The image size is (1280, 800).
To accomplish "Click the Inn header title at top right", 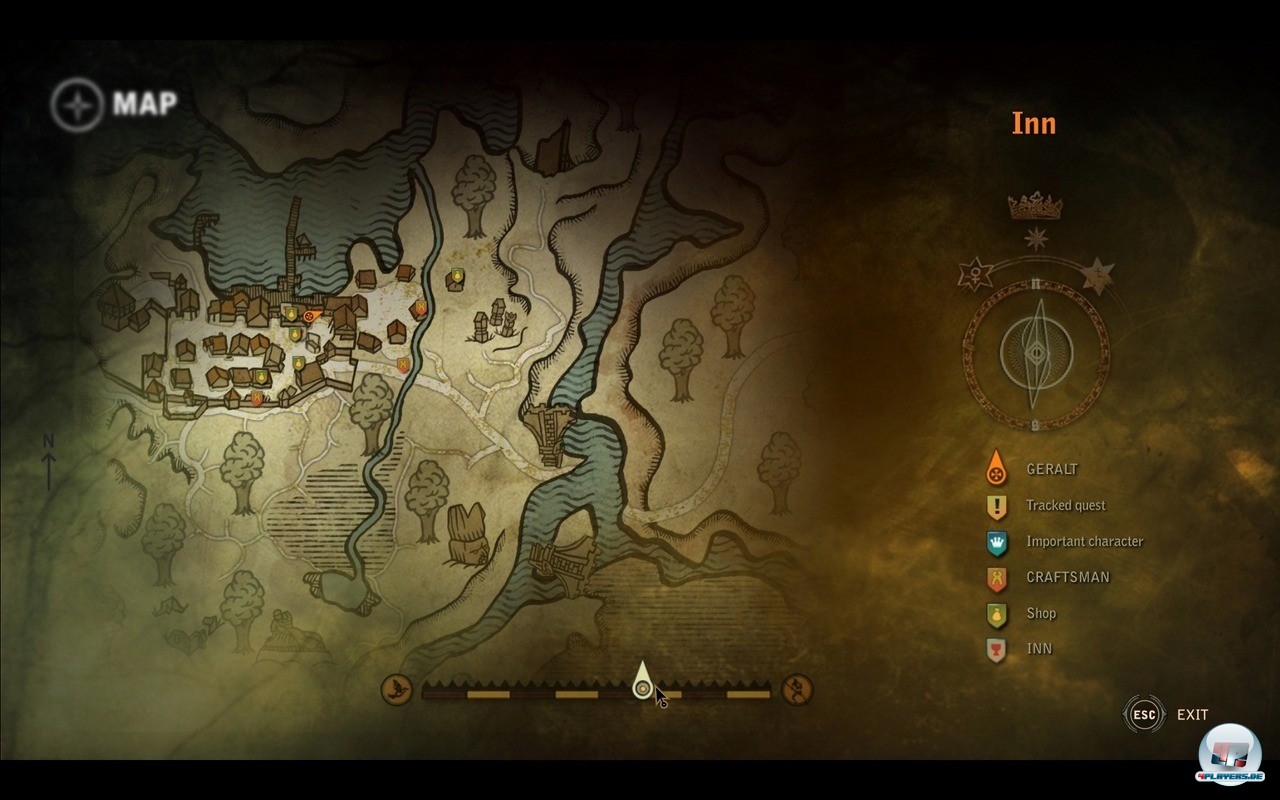I will (1034, 123).
